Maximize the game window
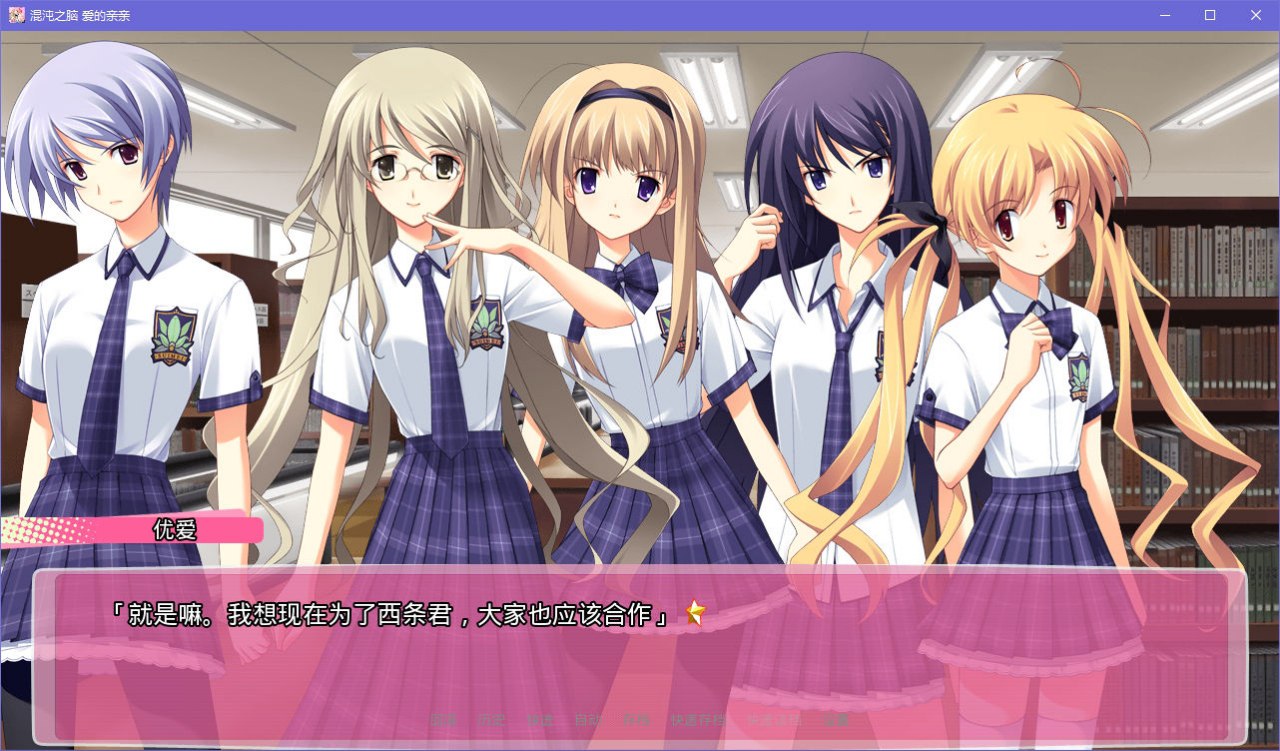Image resolution: width=1280 pixels, height=751 pixels. (1209, 15)
